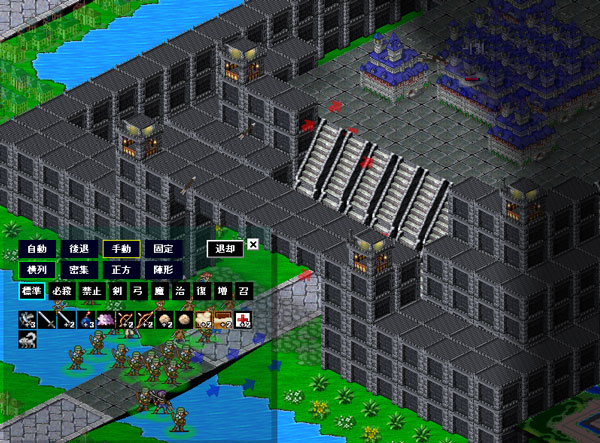Choose the 後退 fall back command
This screenshot has width=600, height=443.
(x=79, y=248)
